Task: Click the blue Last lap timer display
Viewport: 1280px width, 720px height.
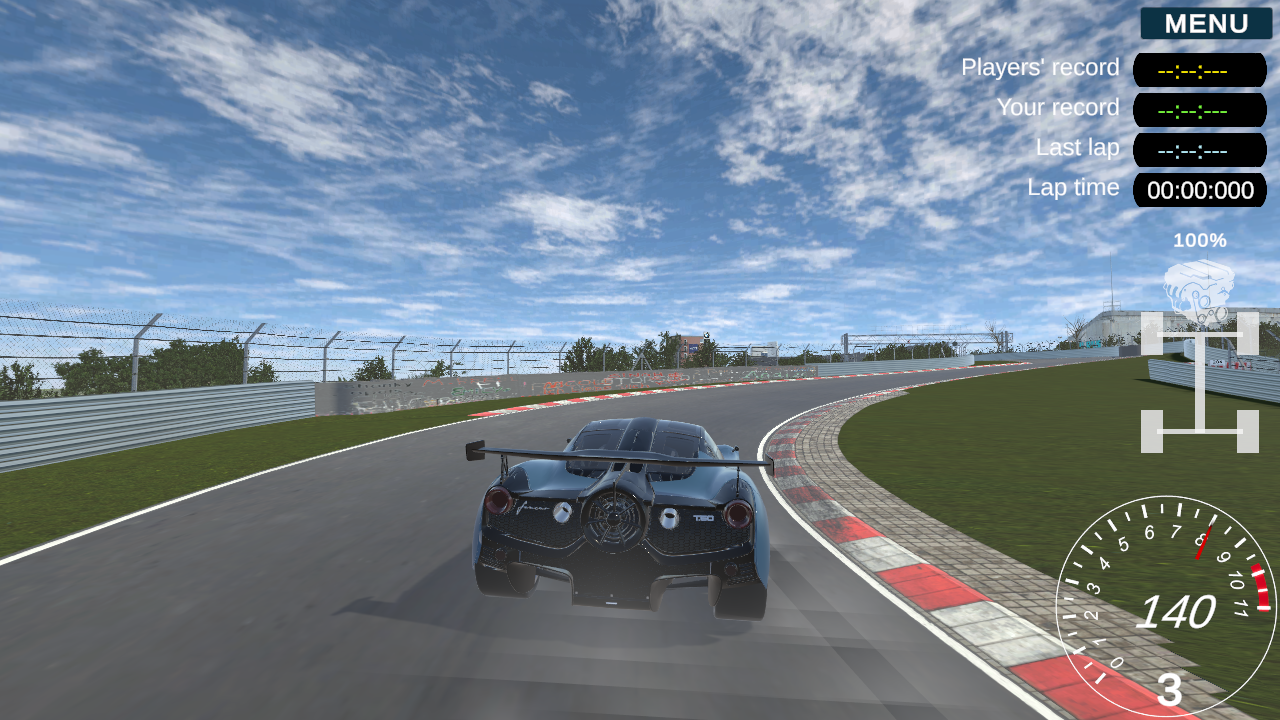Action: click(x=1199, y=150)
